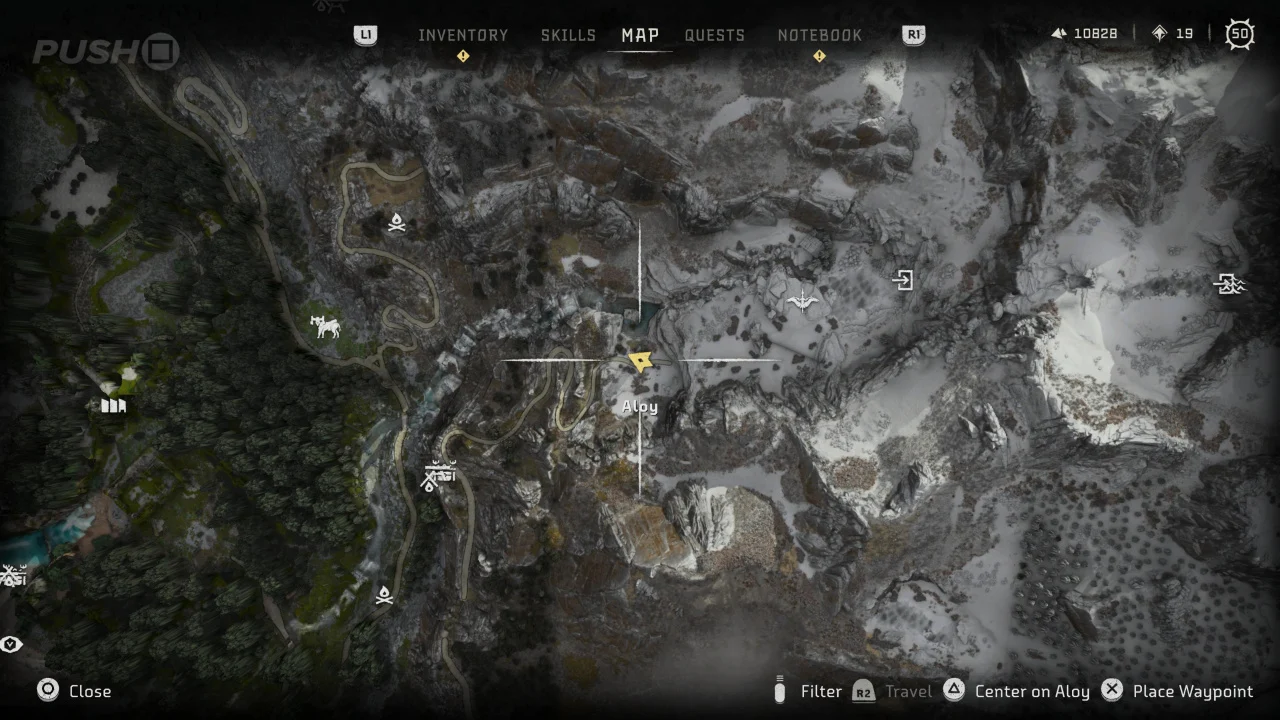Click the open book marker
The image size is (1280, 720).
[114, 406]
